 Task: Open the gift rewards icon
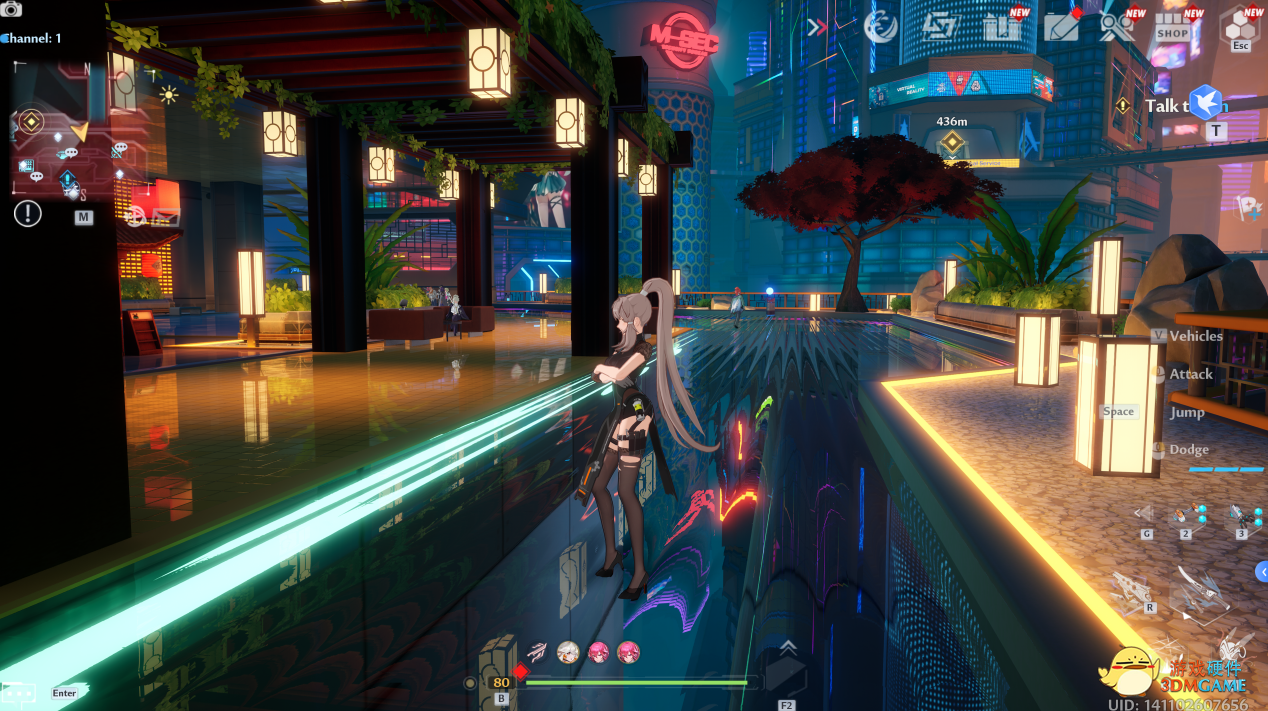point(1001,27)
